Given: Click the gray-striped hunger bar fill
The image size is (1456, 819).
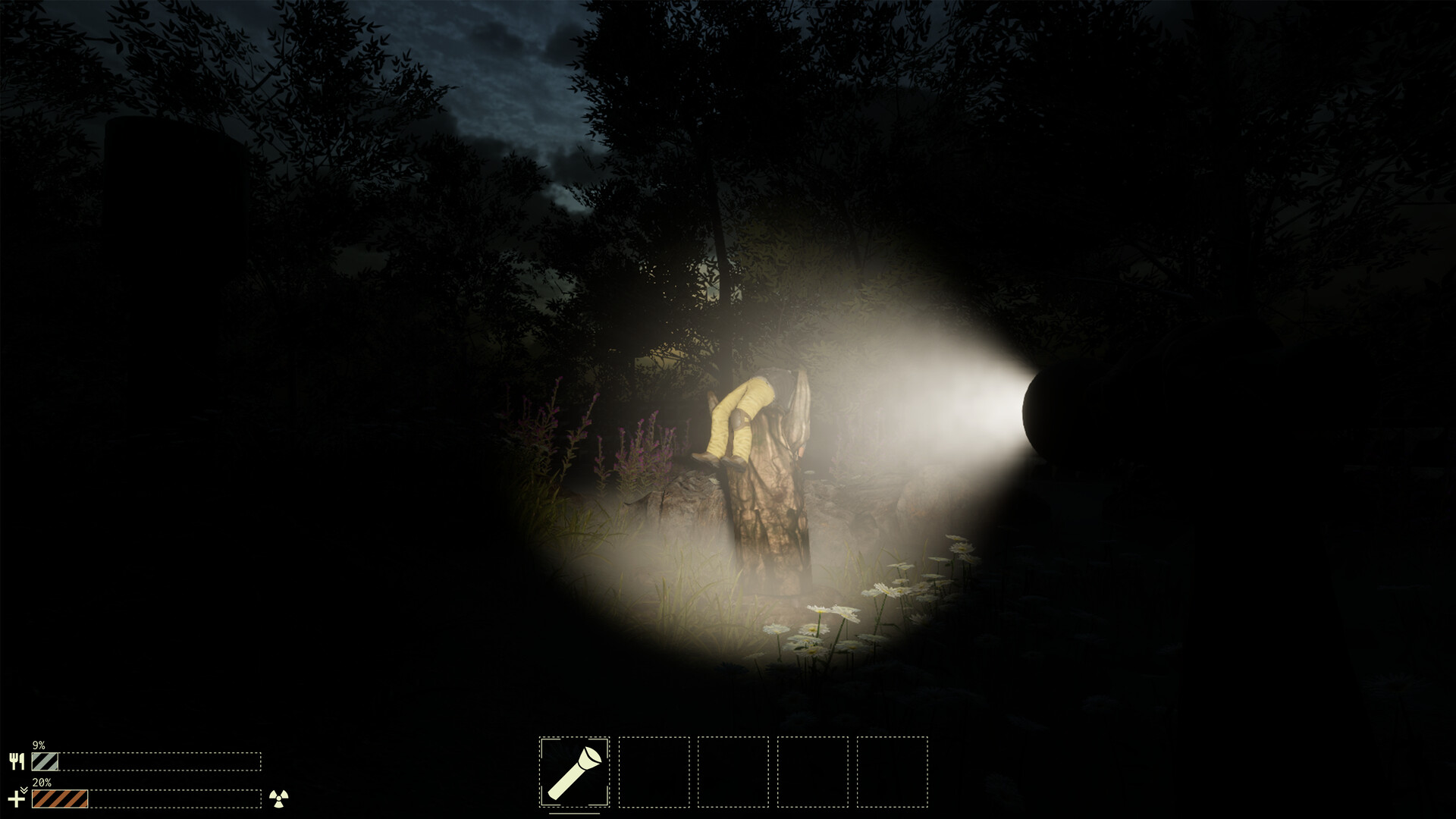Looking at the screenshot, I should point(45,761).
